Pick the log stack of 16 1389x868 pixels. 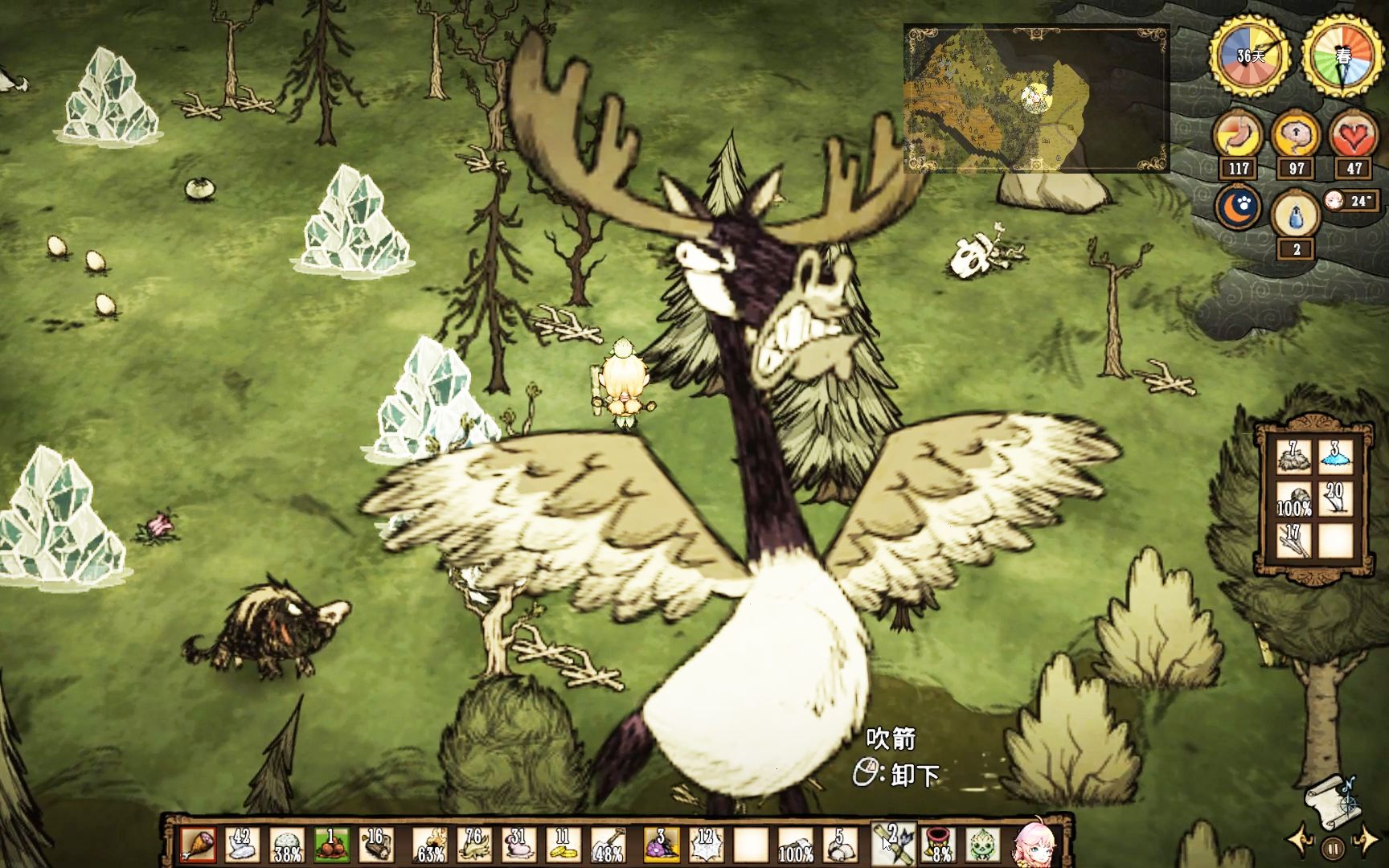click(x=375, y=845)
